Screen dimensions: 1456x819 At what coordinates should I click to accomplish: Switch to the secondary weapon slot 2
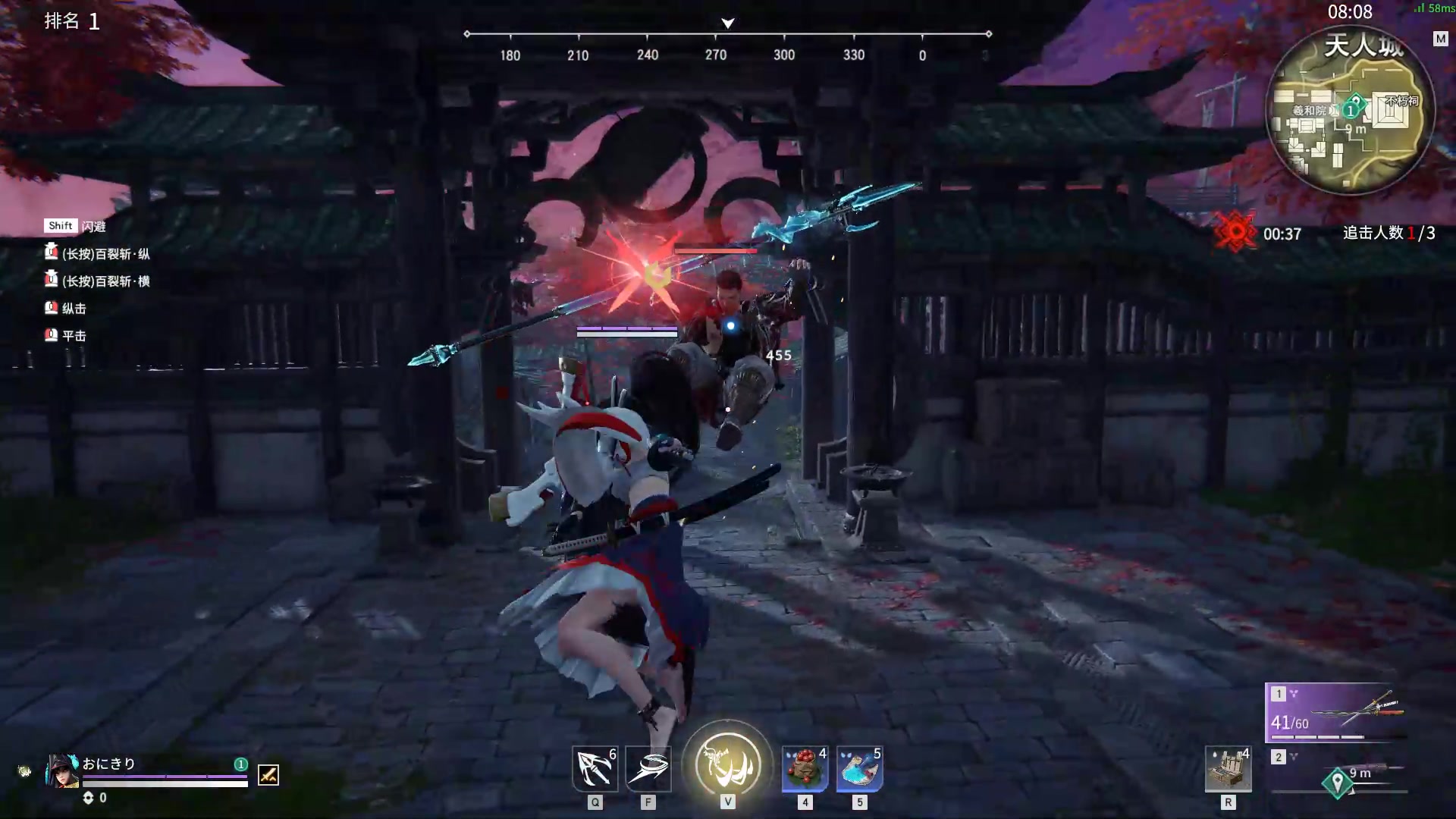click(x=1336, y=772)
